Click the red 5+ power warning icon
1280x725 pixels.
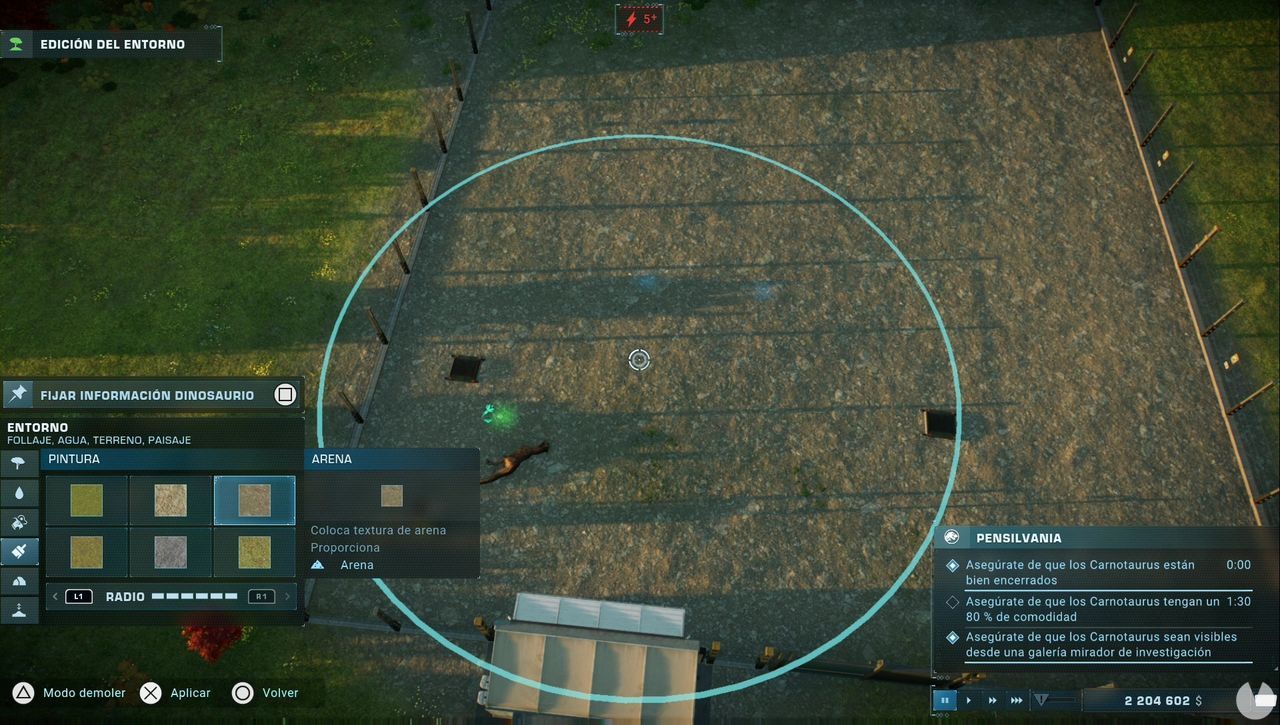coord(639,18)
